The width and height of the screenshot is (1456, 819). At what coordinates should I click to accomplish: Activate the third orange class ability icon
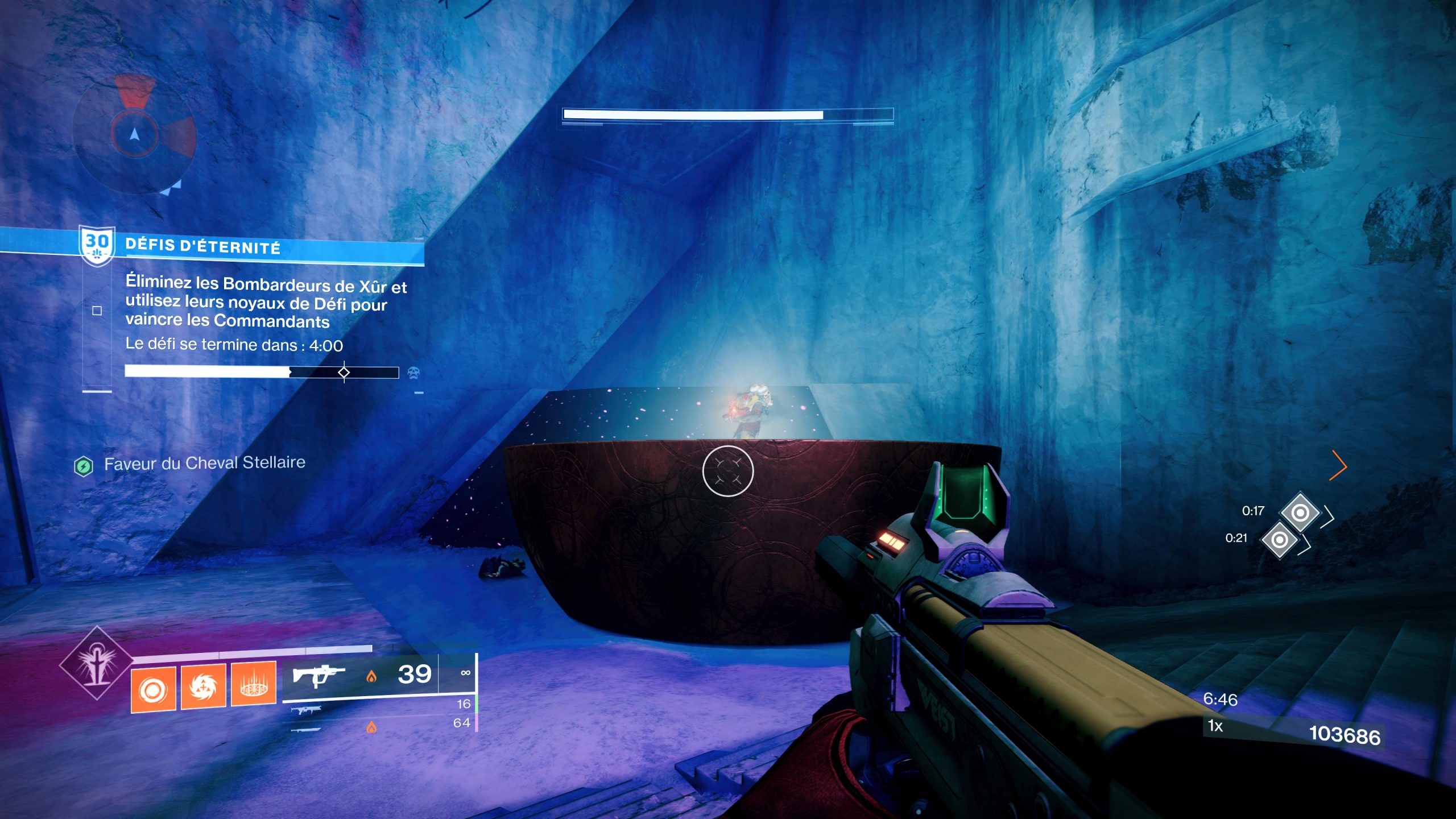pyautogui.click(x=254, y=684)
